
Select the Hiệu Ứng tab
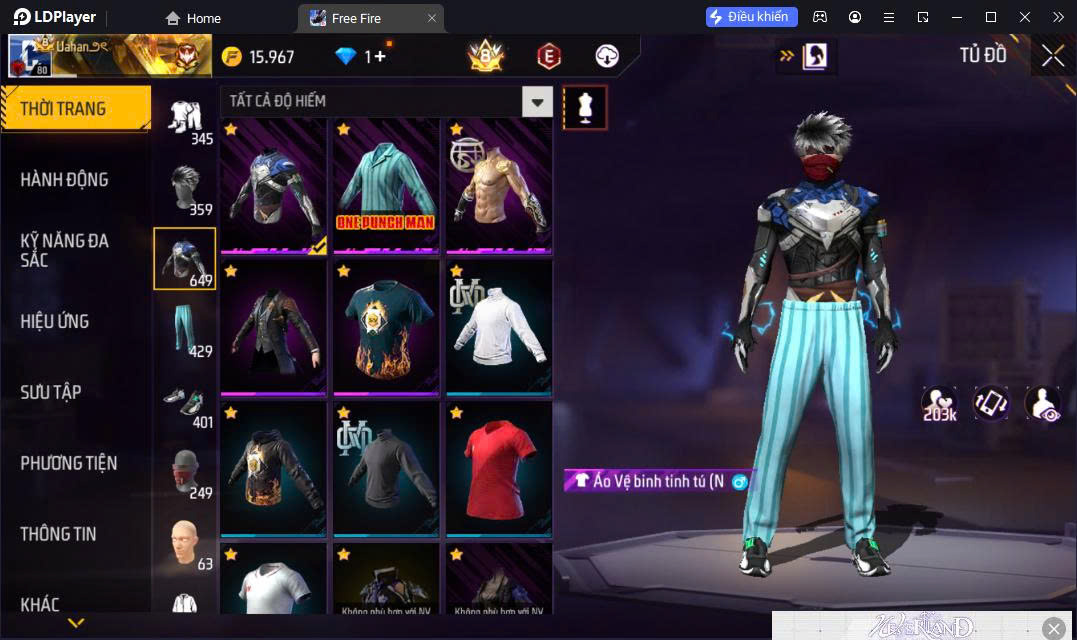coord(55,321)
